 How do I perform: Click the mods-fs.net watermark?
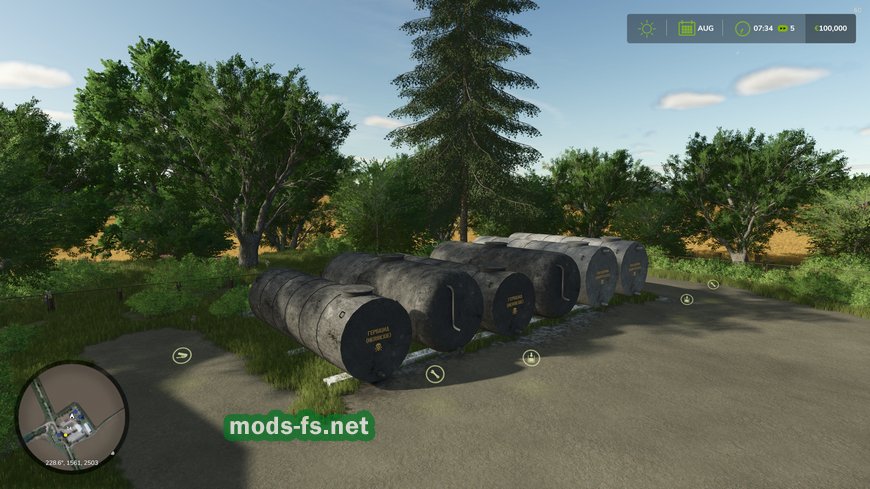(299, 427)
